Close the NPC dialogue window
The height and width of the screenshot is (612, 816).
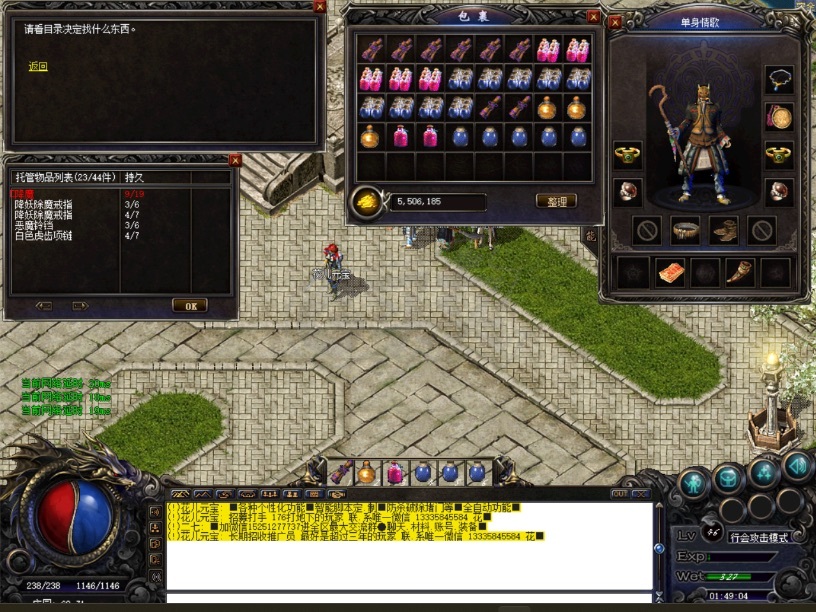319,6
